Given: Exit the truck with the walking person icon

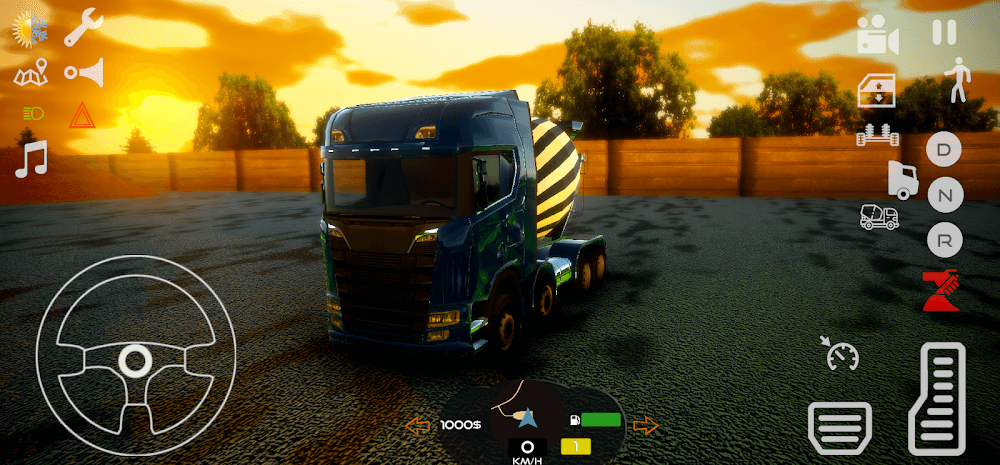Looking at the screenshot, I should coord(958,79).
